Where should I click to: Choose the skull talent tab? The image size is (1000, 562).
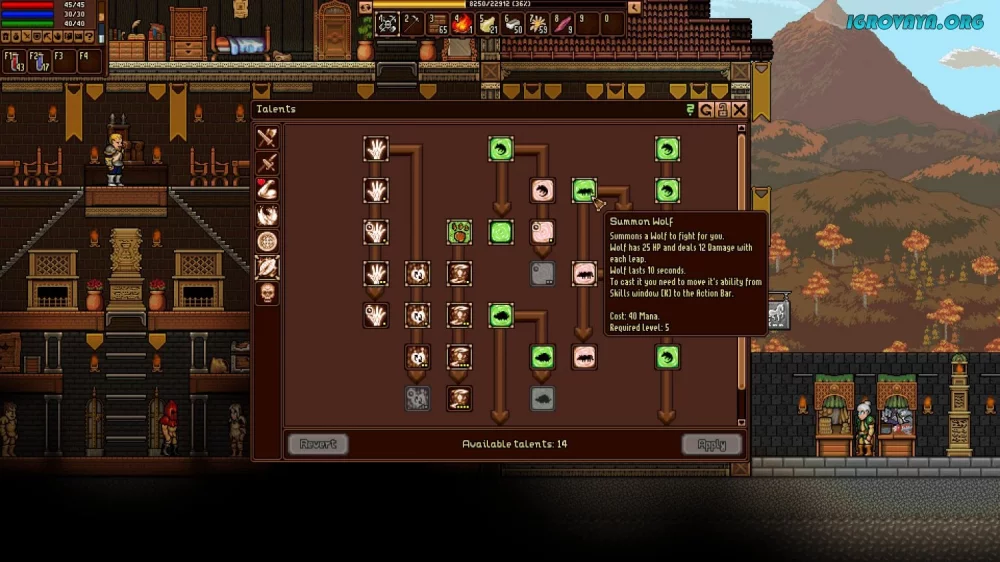[x=267, y=293]
